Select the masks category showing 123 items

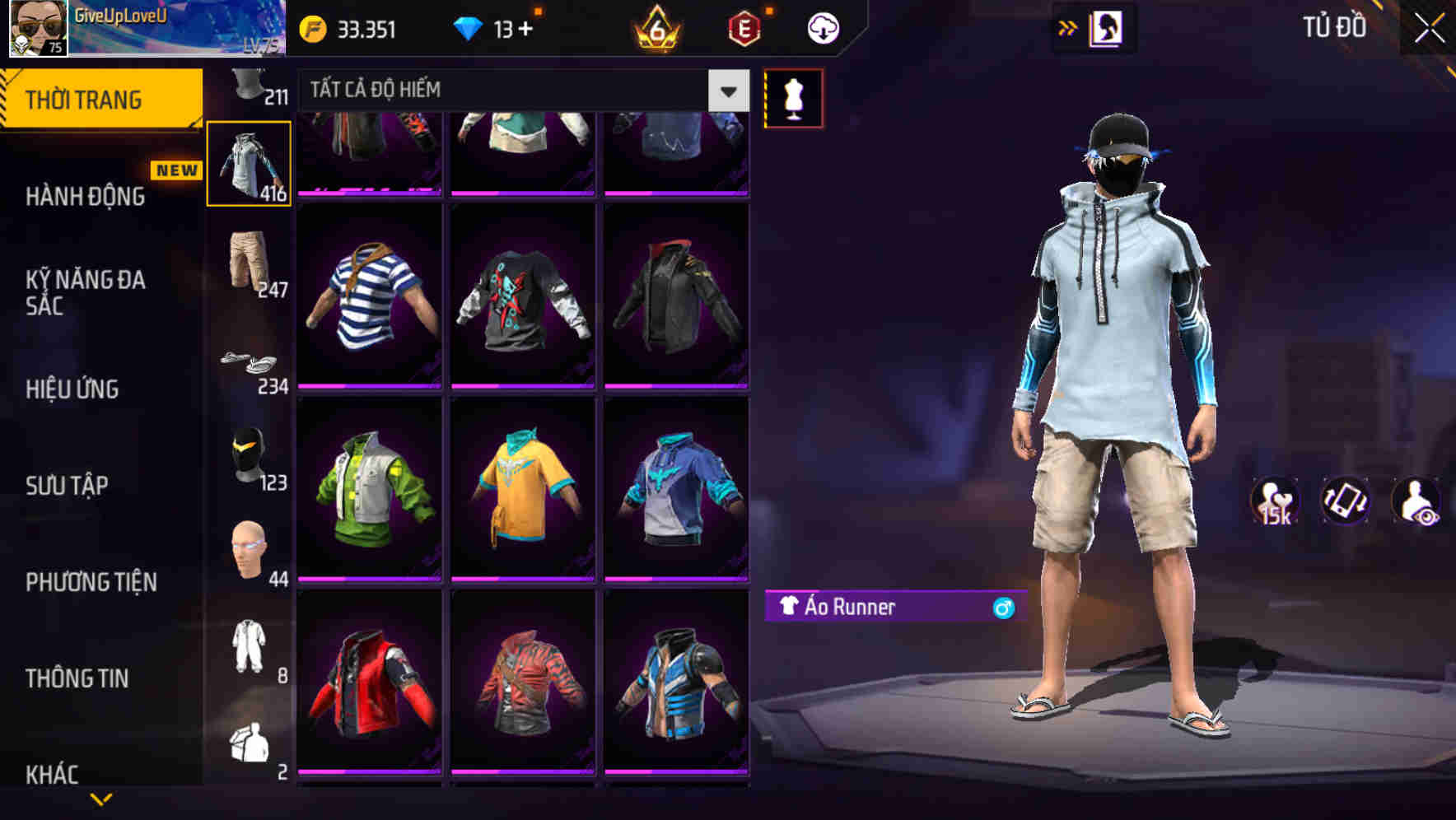[248, 461]
